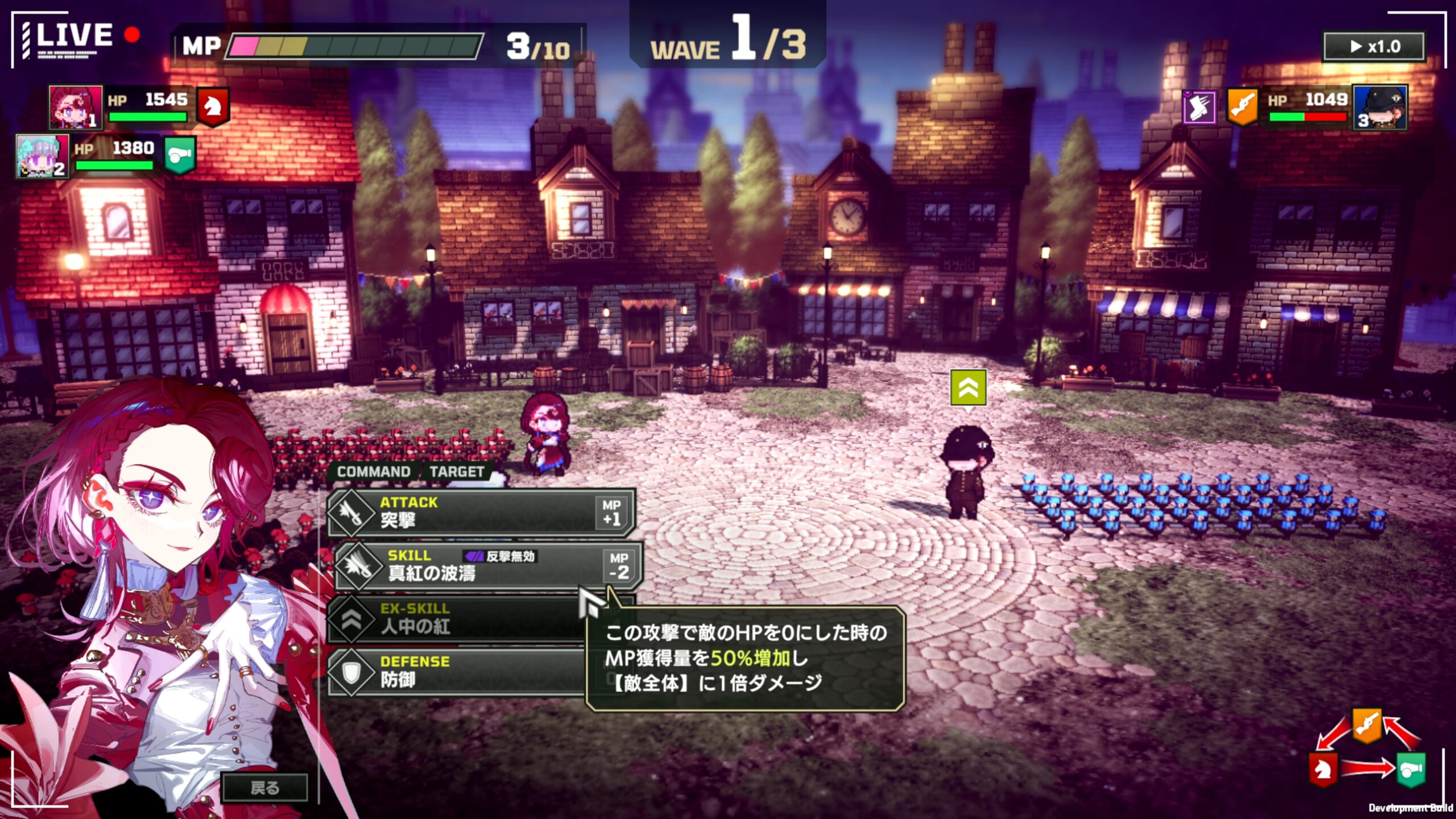Activate the EX-SKILL 人中の紅 command

tap(455, 618)
